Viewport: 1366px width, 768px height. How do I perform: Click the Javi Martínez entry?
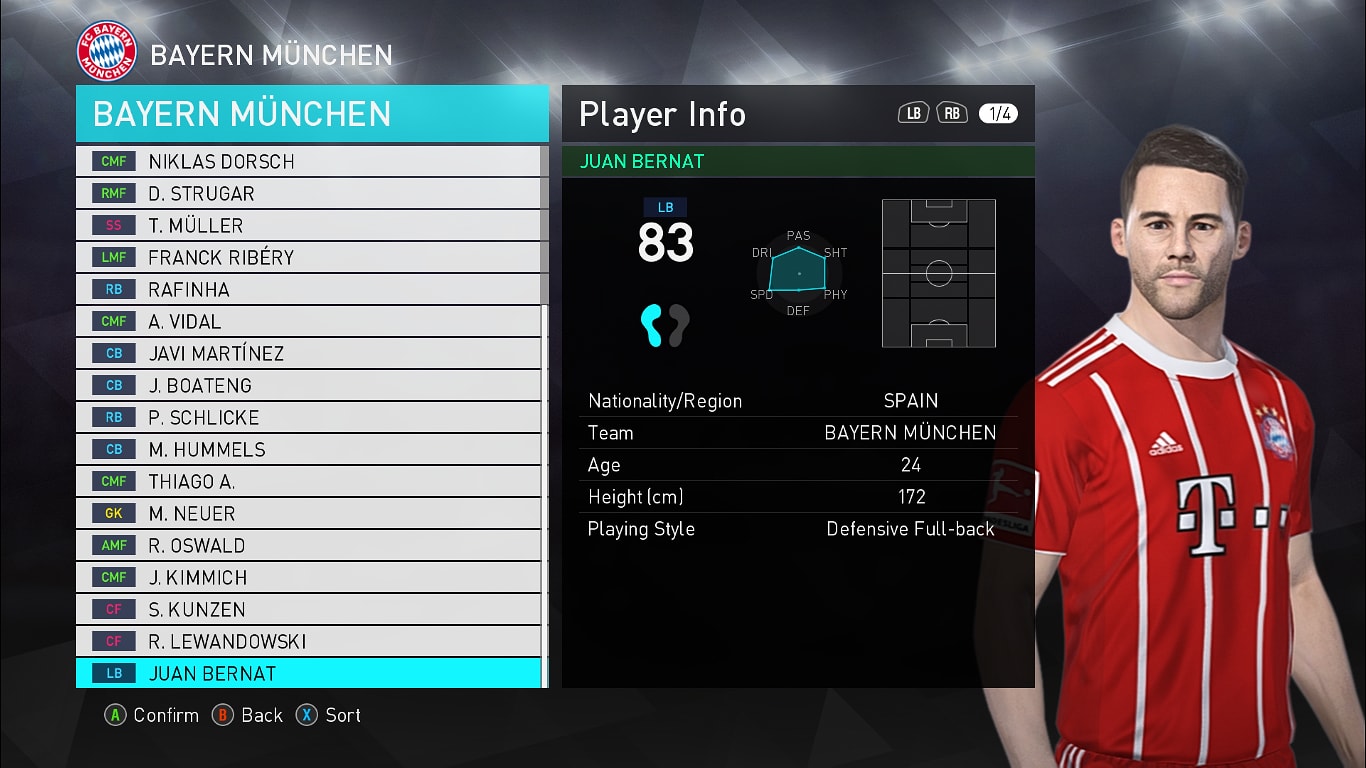[308, 353]
